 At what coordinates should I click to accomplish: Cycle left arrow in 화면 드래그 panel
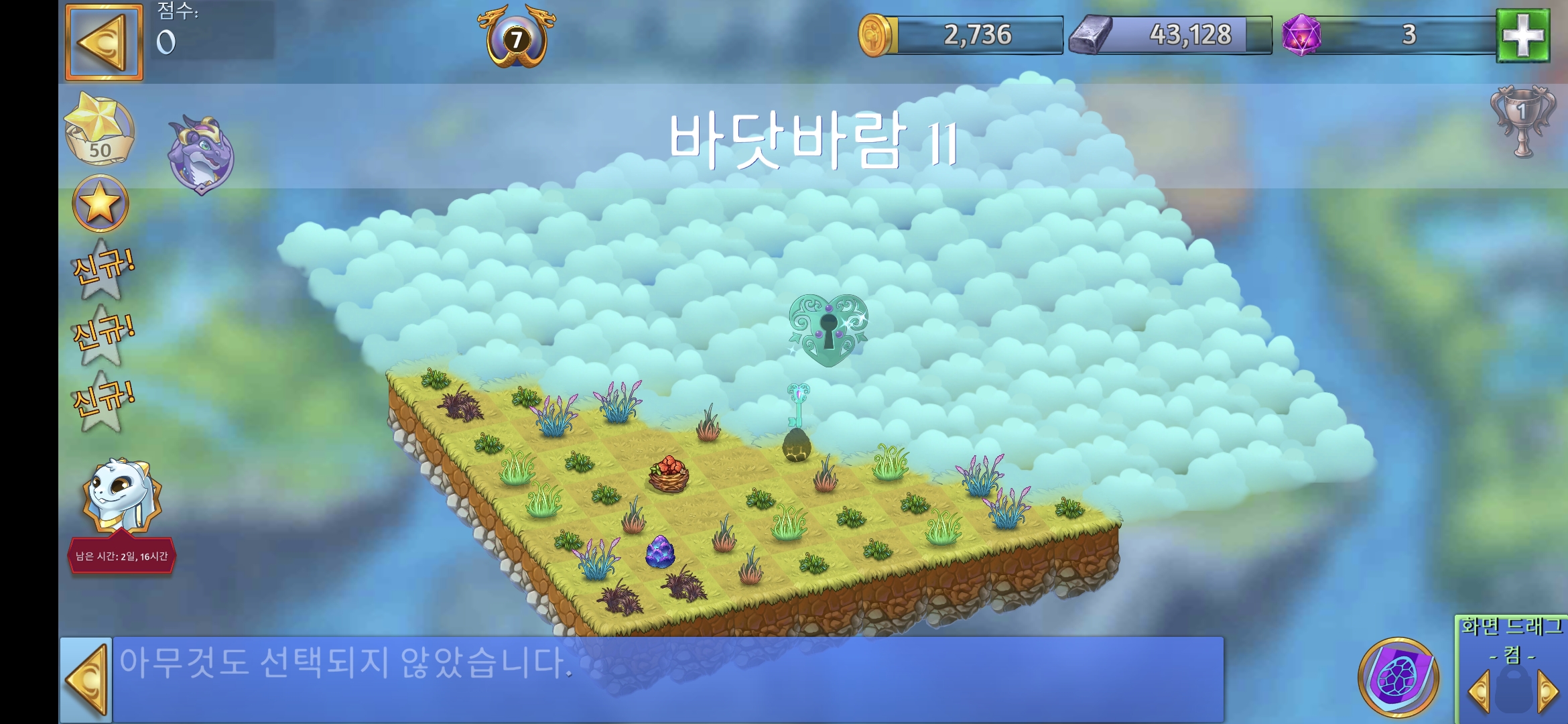coord(1479,690)
